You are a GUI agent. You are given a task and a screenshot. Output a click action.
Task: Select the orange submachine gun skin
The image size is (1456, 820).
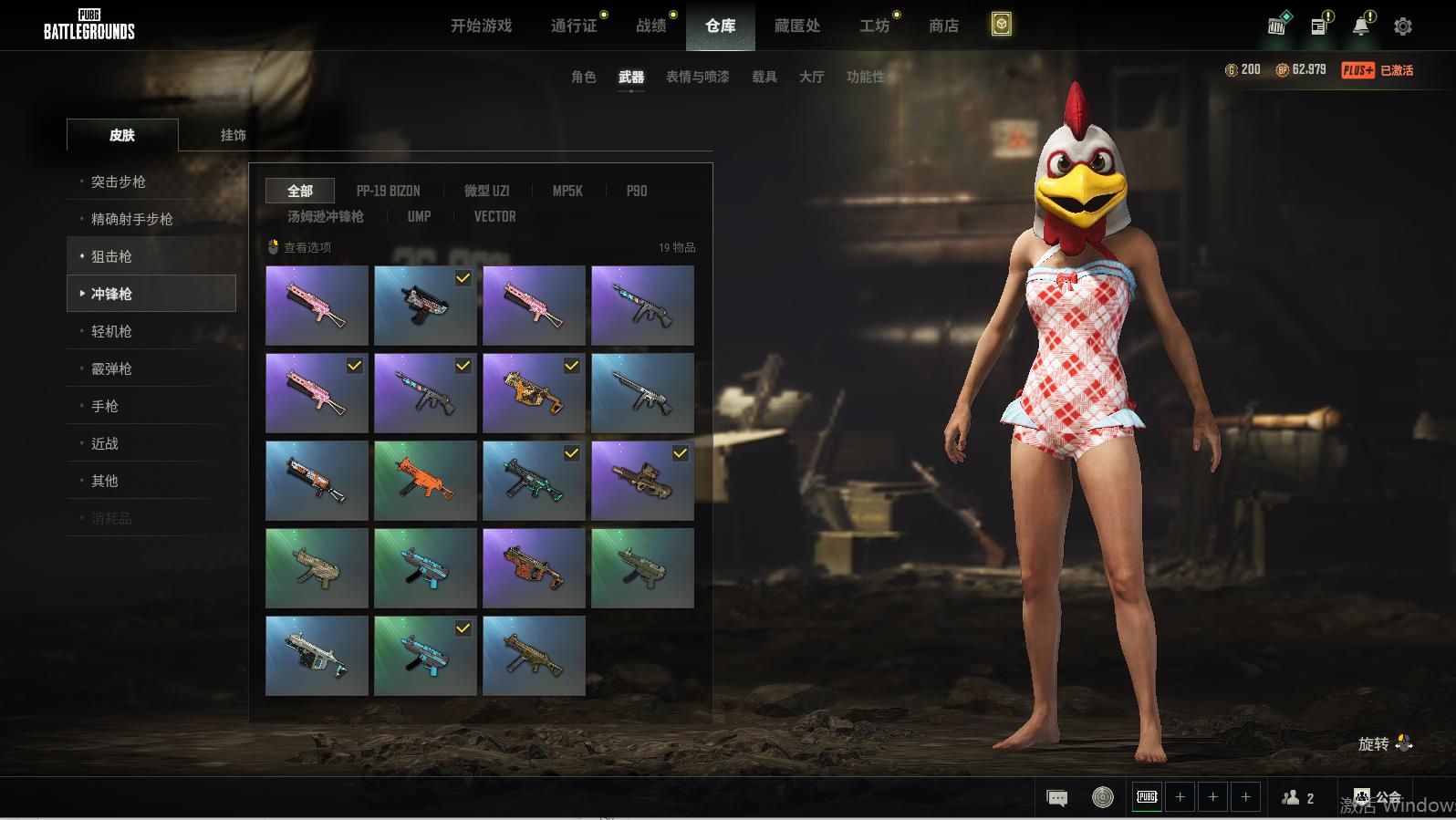425,481
